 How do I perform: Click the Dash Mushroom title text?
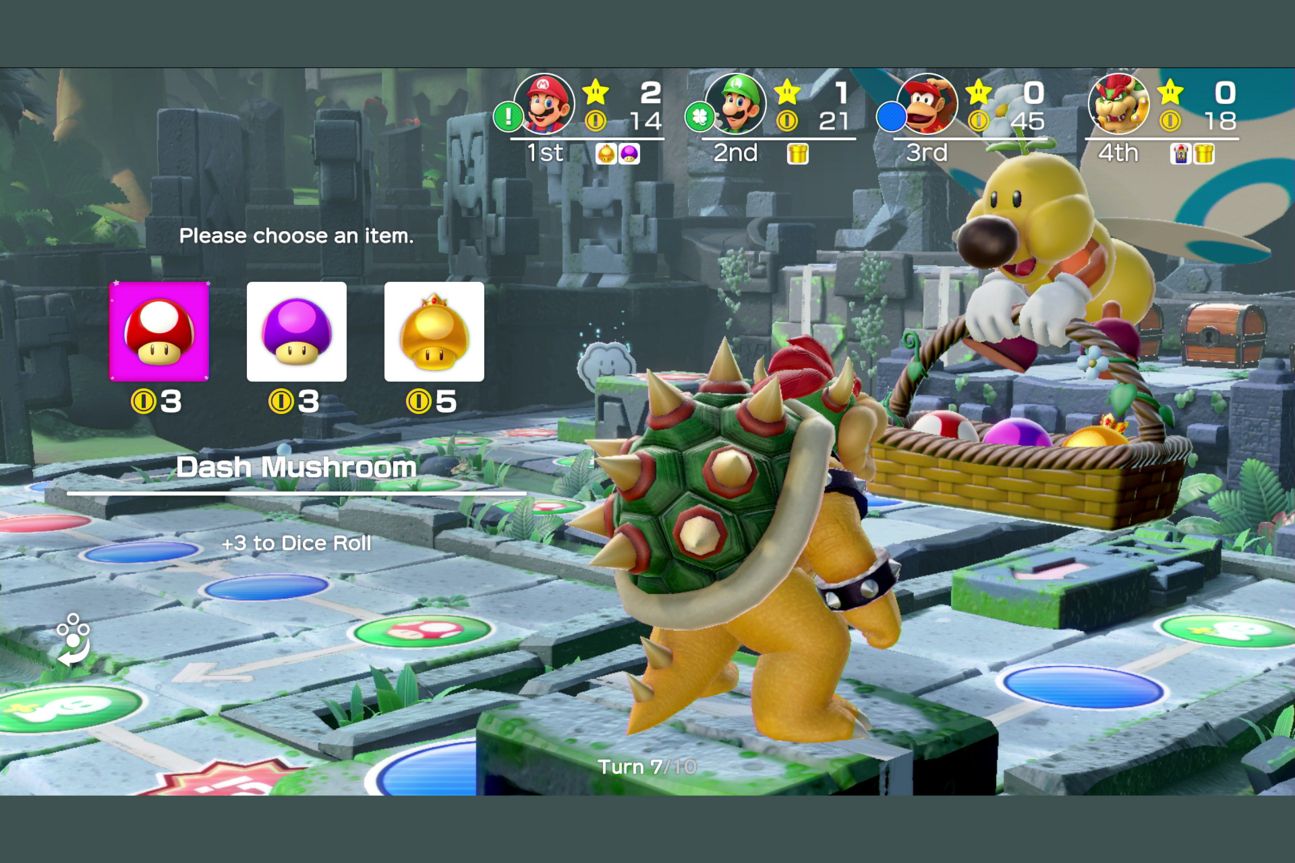297,466
